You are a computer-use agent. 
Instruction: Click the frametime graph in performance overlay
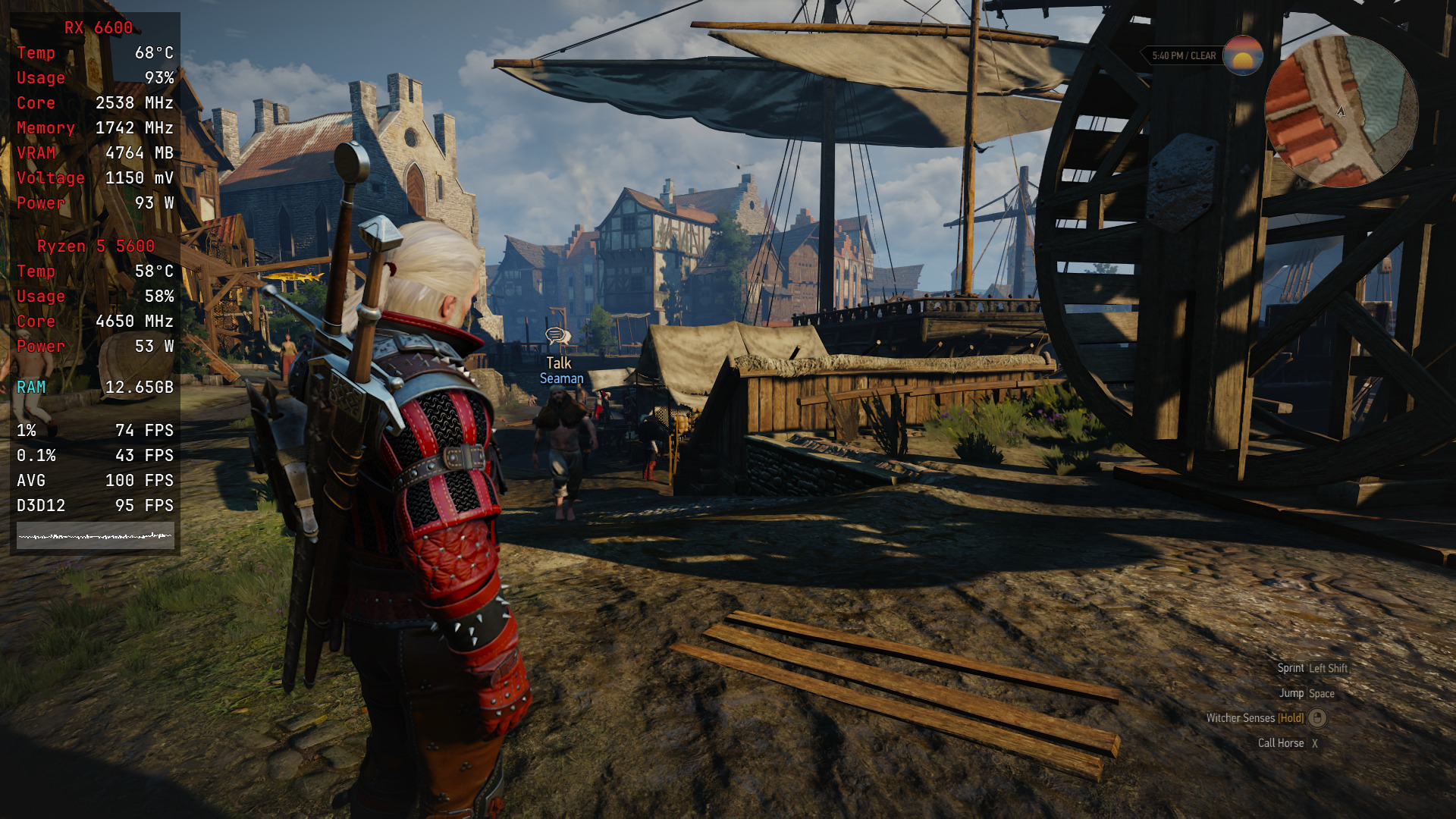coord(96,535)
